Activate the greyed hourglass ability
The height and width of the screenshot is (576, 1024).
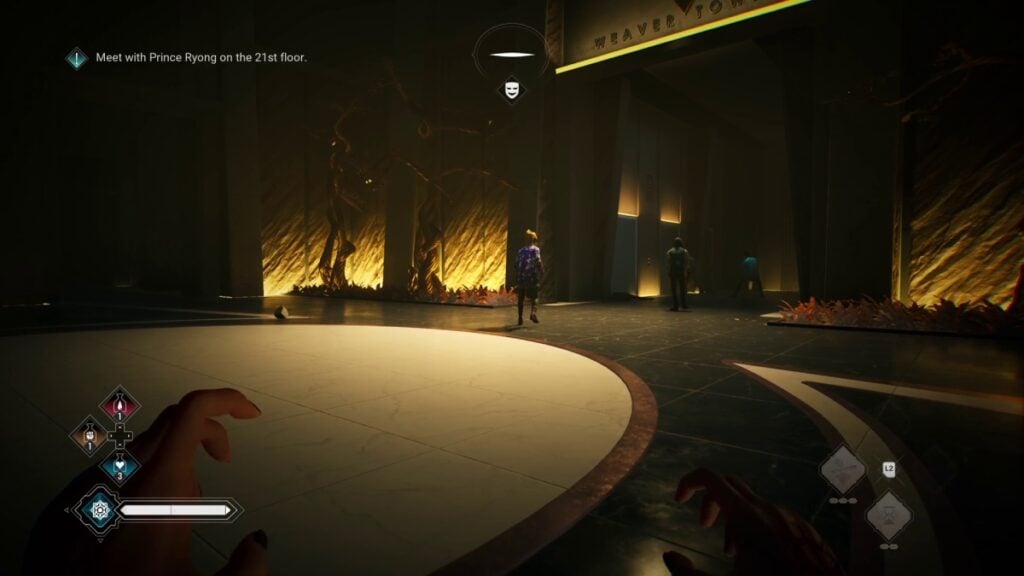tap(888, 515)
